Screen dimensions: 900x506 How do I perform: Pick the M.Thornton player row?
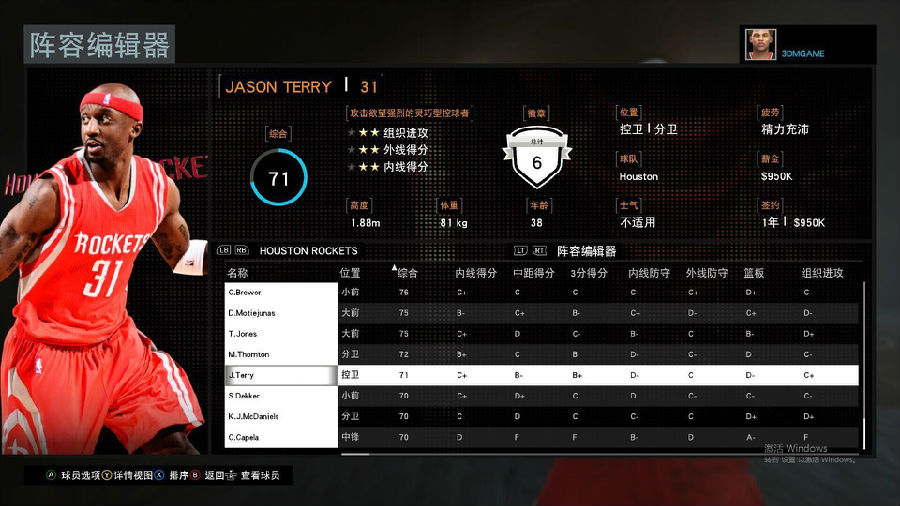281,354
